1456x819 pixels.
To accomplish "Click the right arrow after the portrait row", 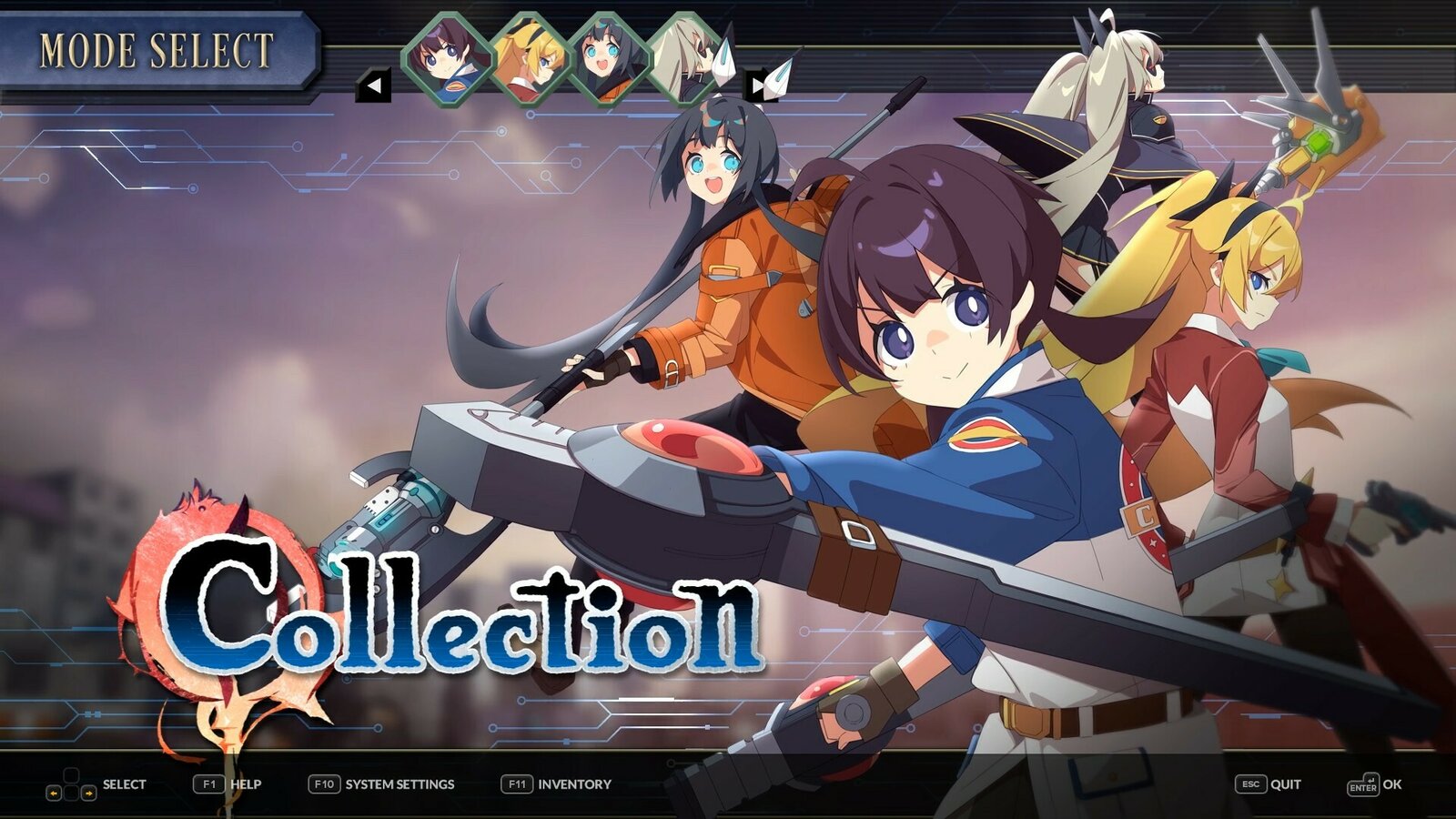I will tap(756, 85).
